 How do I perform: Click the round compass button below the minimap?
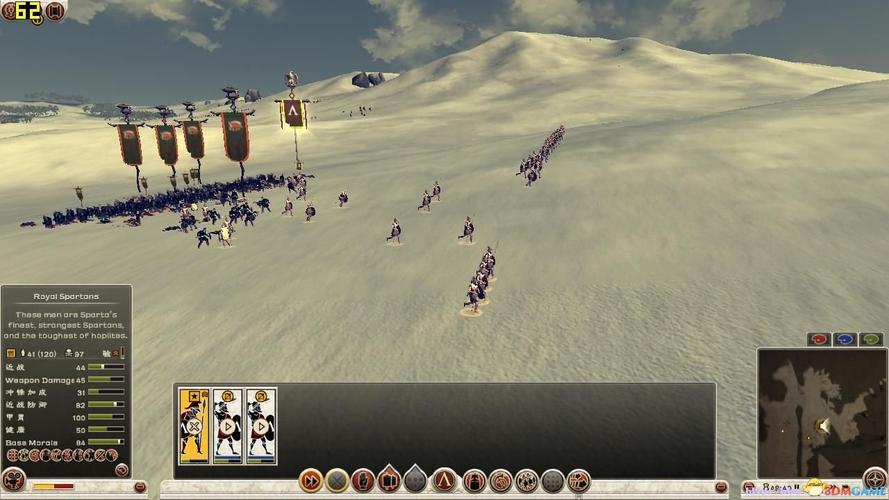(x=875, y=480)
